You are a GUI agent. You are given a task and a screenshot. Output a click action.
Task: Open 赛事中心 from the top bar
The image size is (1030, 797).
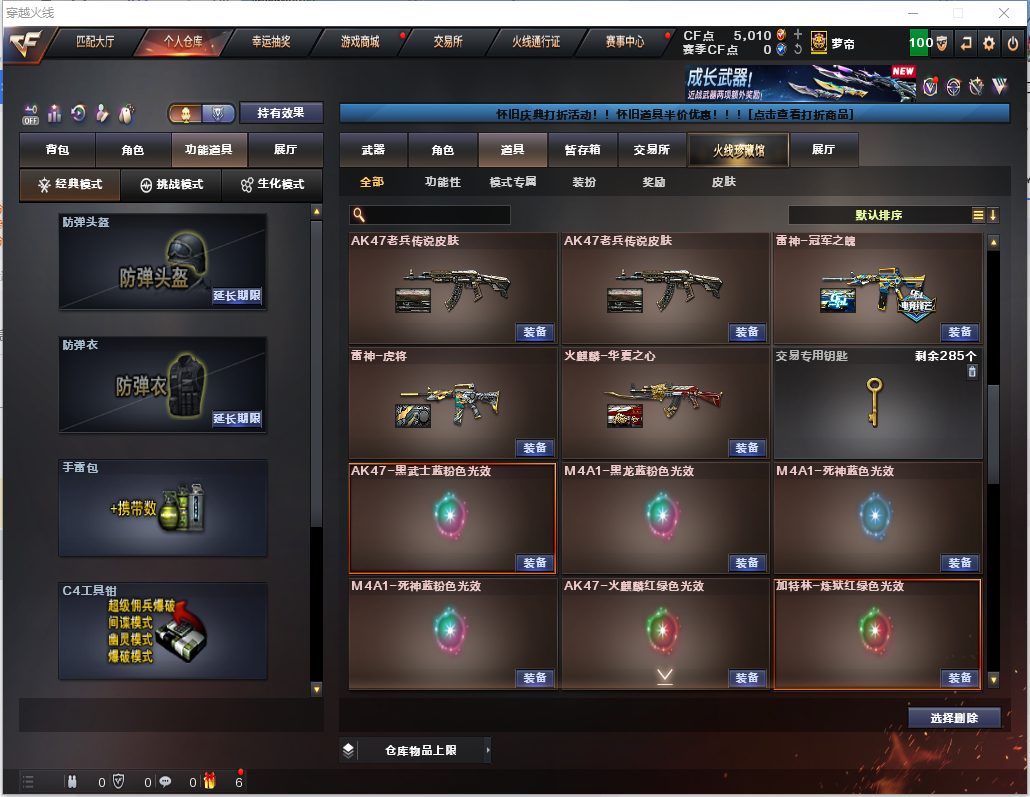[x=625, y=42]
